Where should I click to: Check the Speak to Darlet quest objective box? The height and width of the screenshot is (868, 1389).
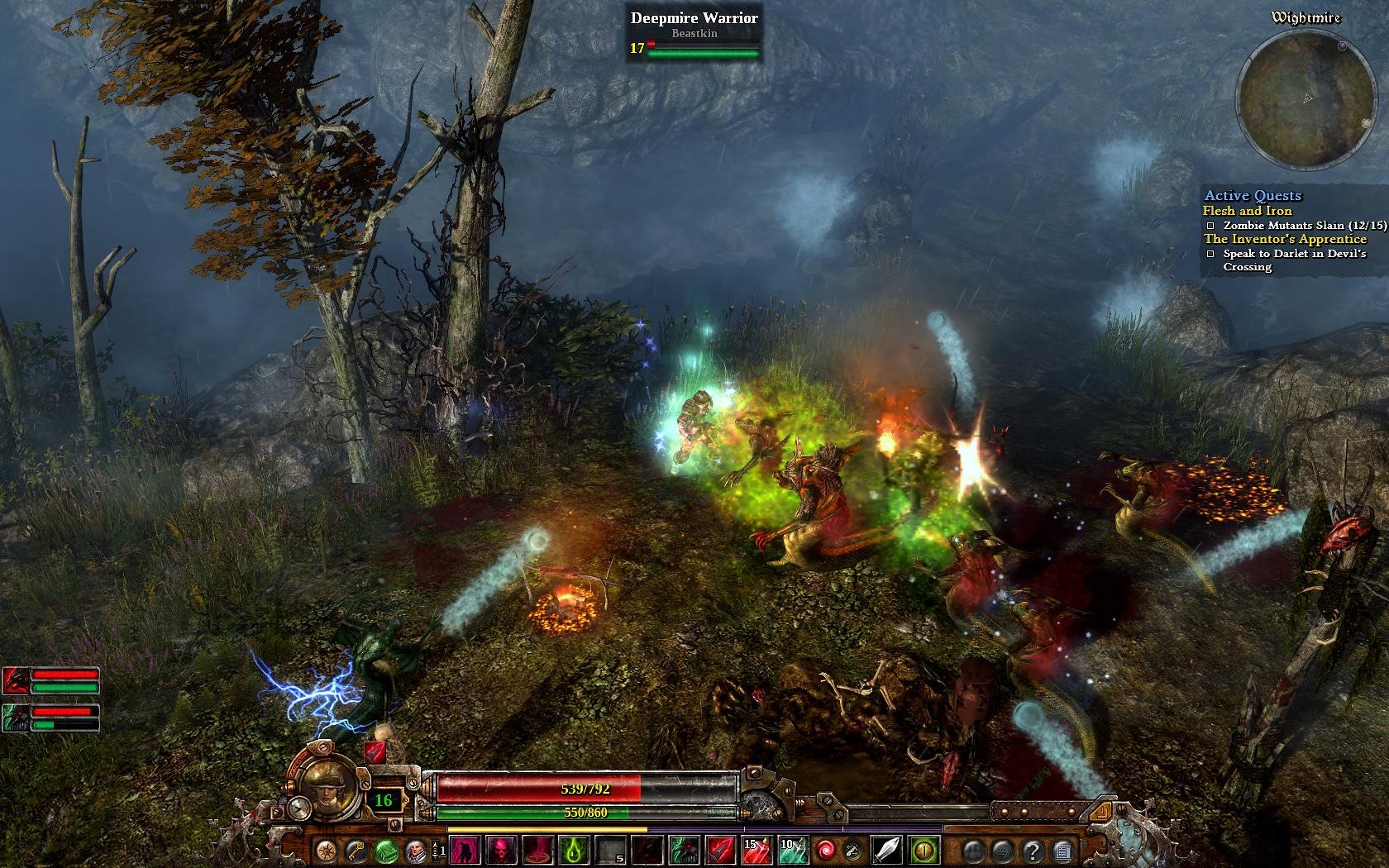coord(1209,253)
